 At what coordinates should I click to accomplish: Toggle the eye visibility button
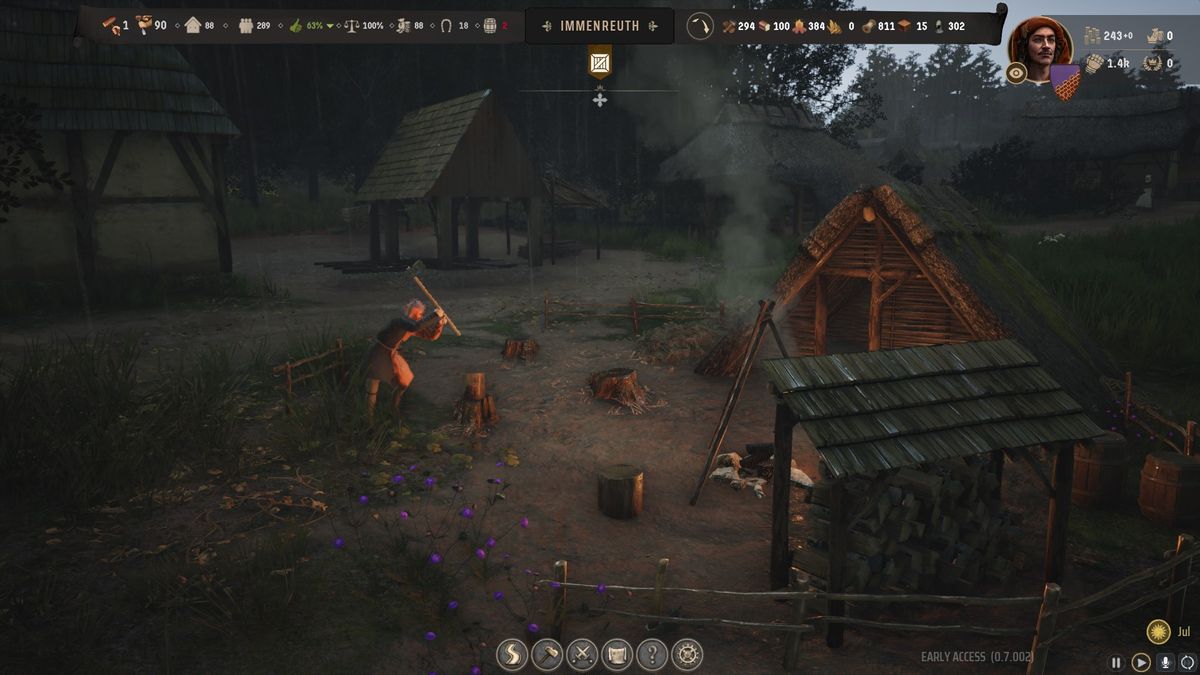click(1017, 73)
